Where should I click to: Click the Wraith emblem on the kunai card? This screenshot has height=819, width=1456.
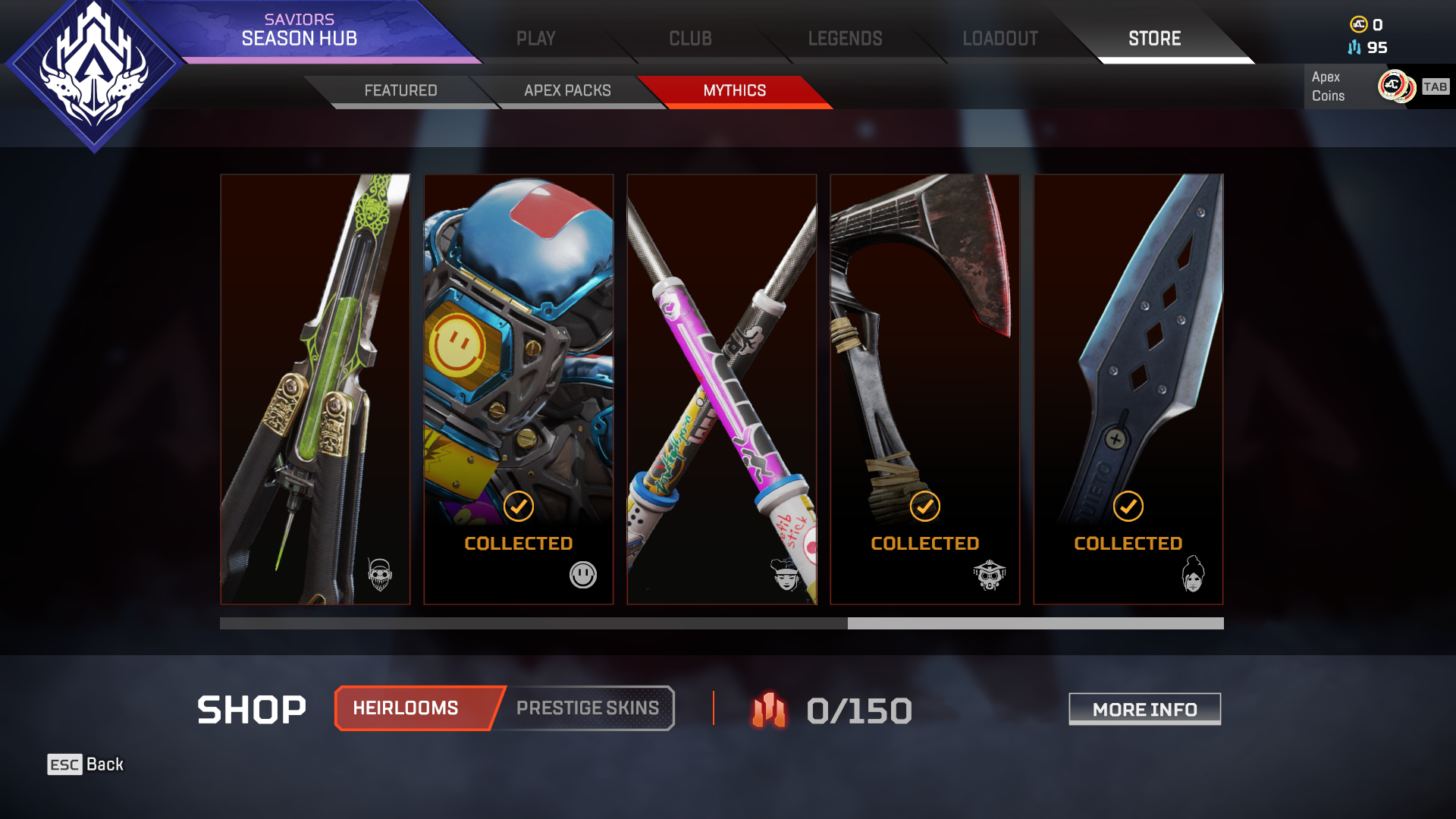[1194, 574]
